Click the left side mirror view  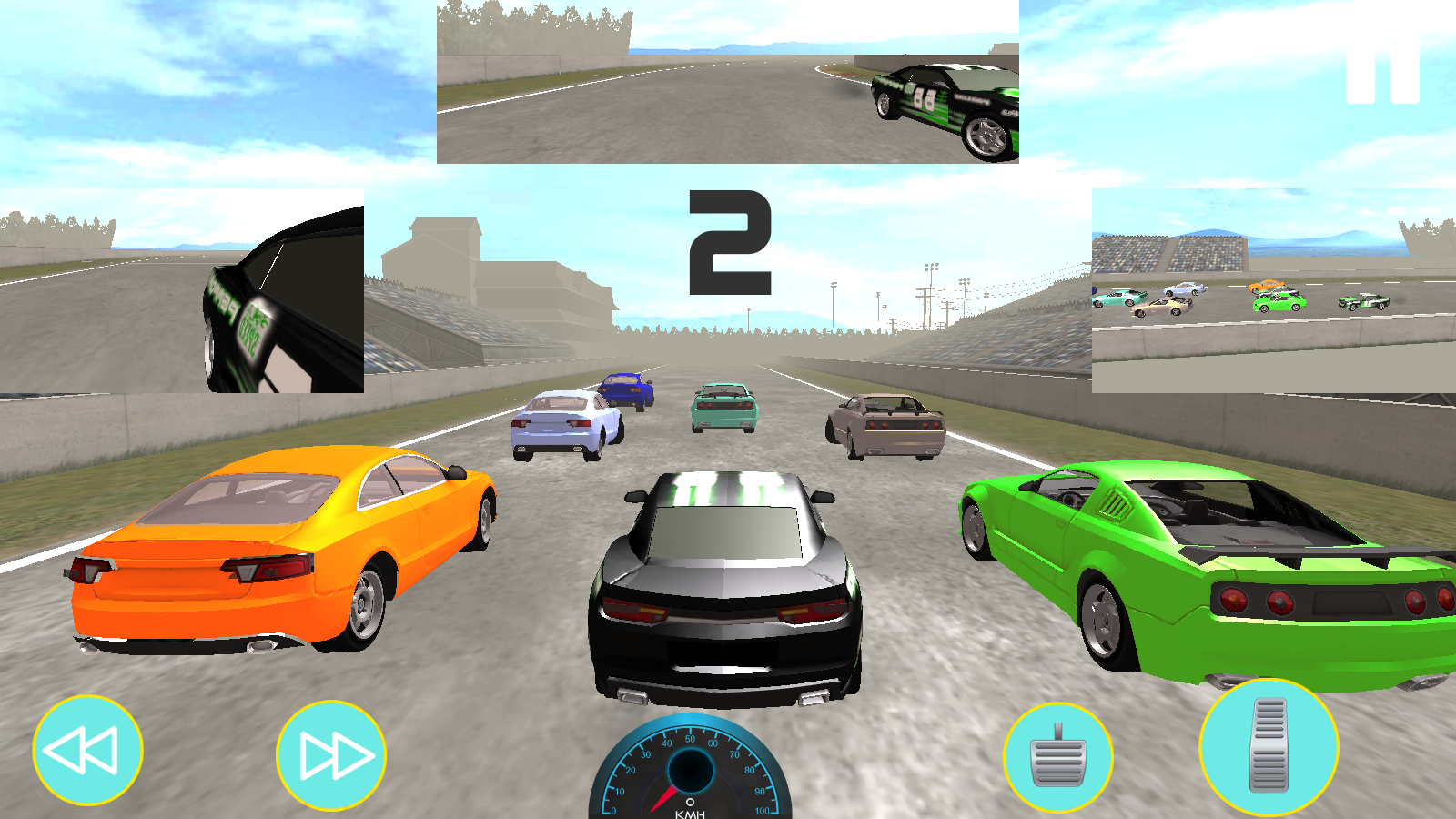(x=180, y=289)
